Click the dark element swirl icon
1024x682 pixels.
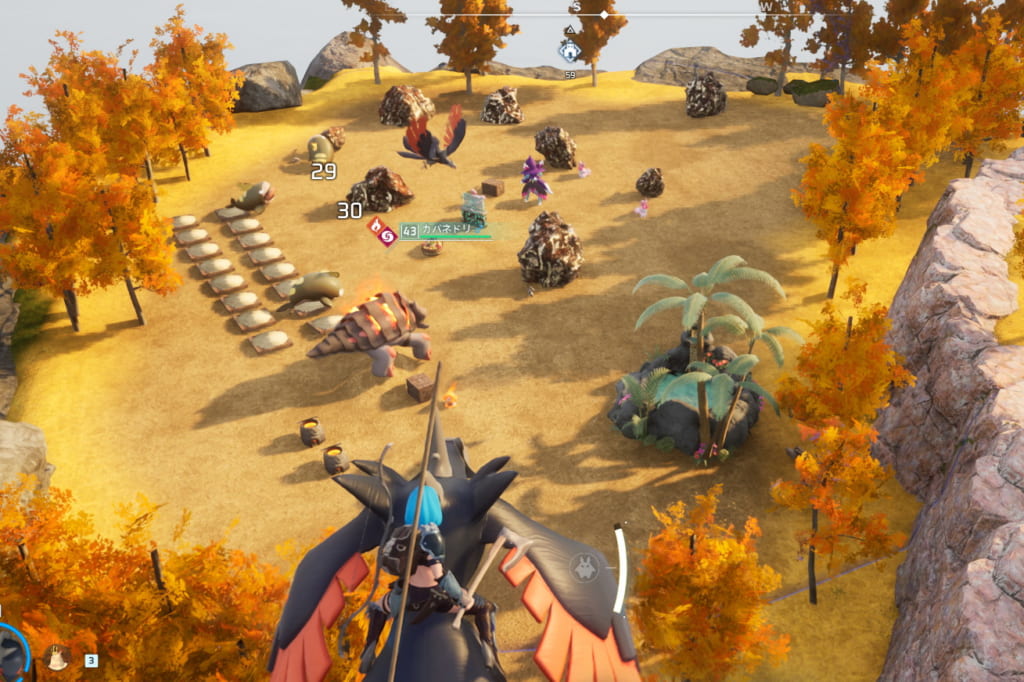pos(386,236)
